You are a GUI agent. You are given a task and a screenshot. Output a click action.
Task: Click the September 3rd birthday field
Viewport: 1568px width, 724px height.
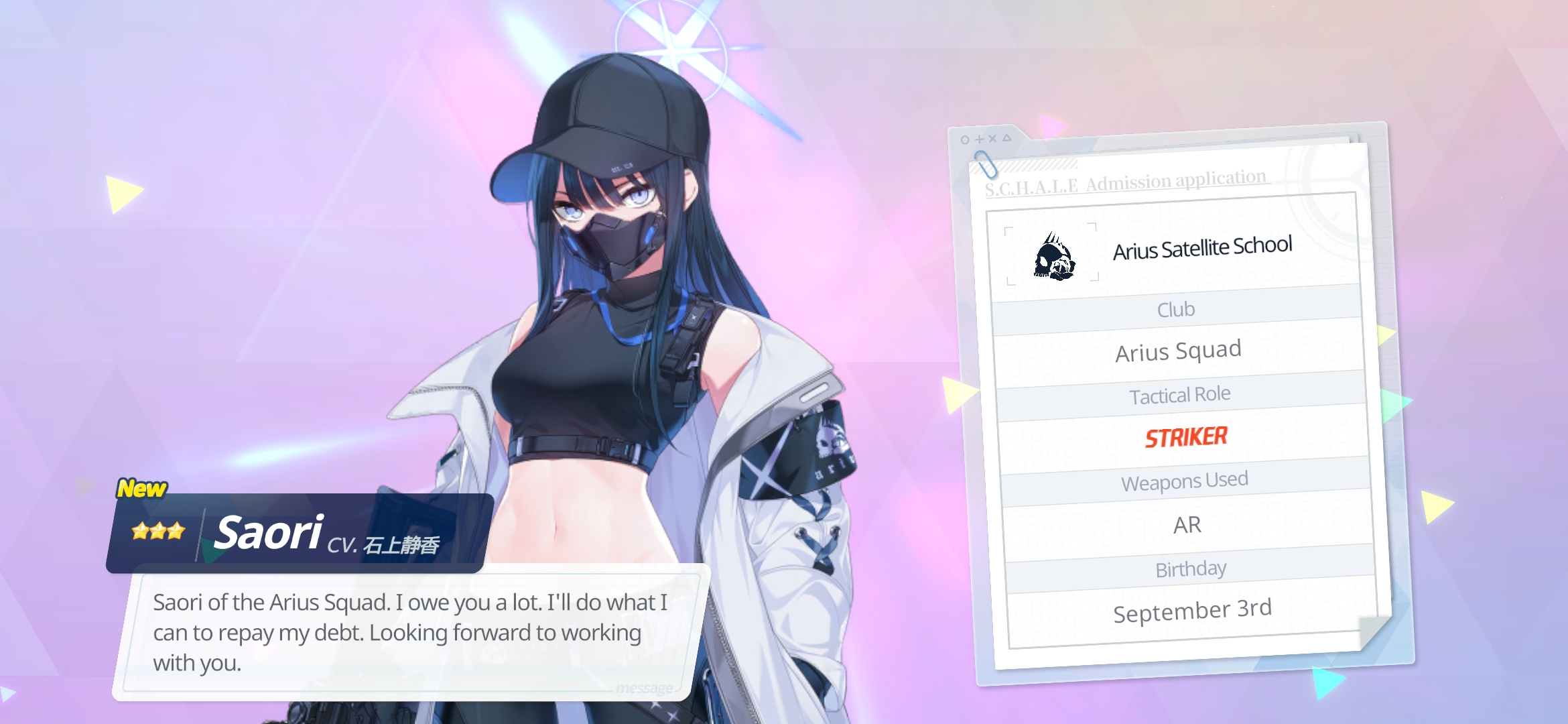(x=1193, y=609)
